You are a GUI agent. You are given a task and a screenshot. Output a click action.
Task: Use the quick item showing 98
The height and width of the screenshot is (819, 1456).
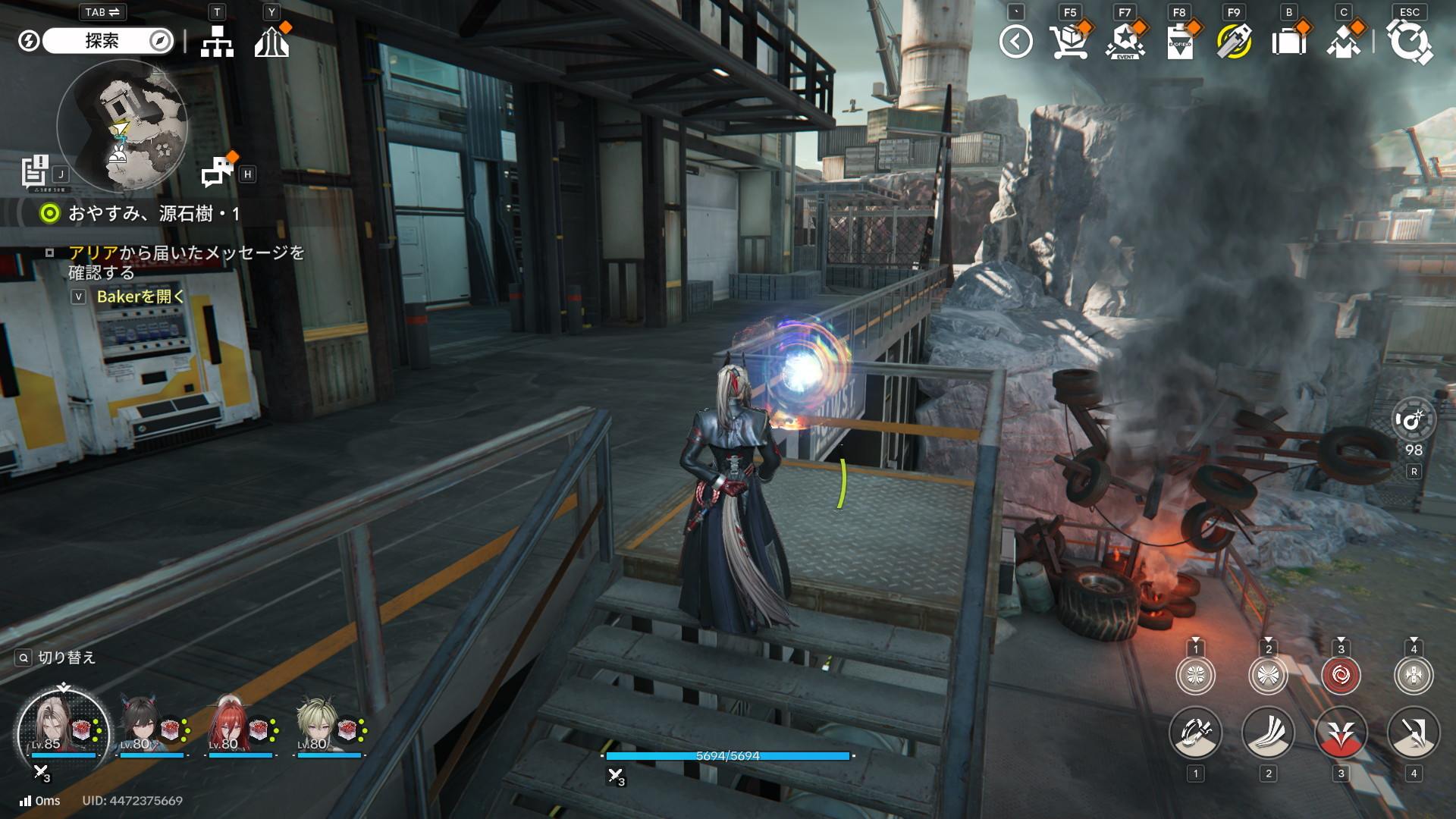click(1414, 419)
